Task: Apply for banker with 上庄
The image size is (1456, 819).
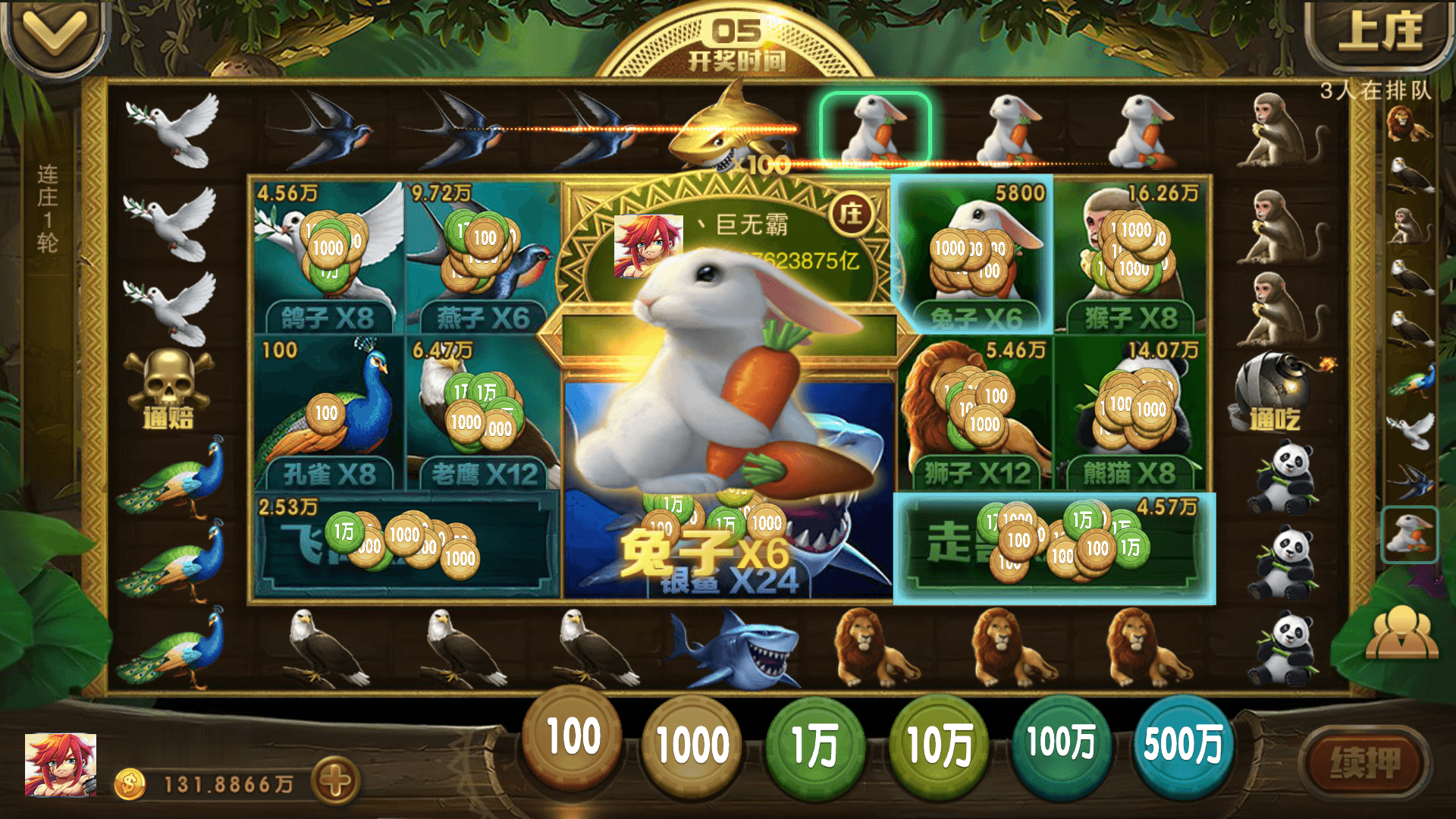Action: coord(1380,34)
